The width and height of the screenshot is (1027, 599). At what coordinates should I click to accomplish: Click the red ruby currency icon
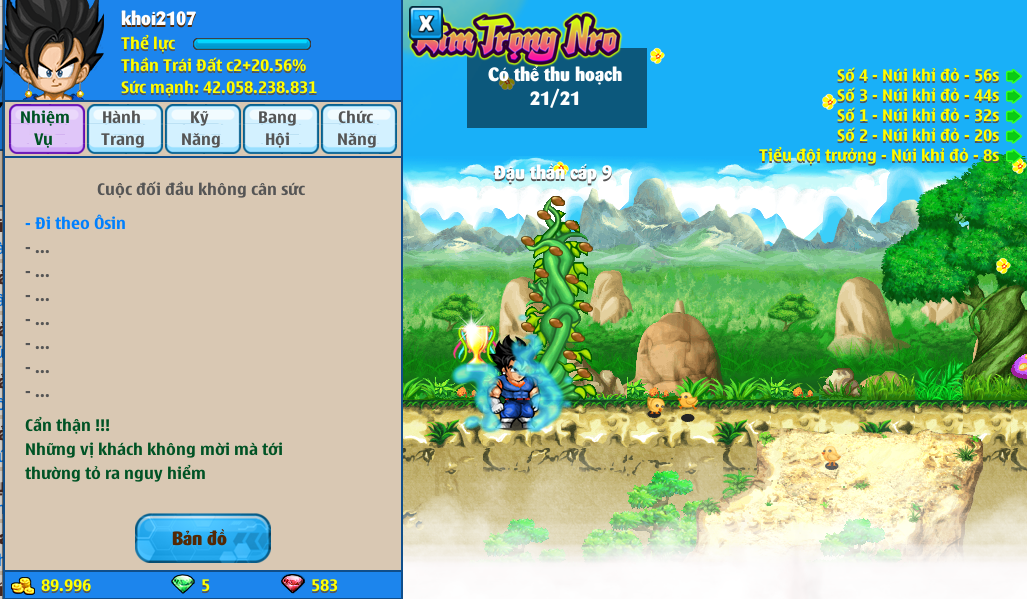[x=293, y=585]
